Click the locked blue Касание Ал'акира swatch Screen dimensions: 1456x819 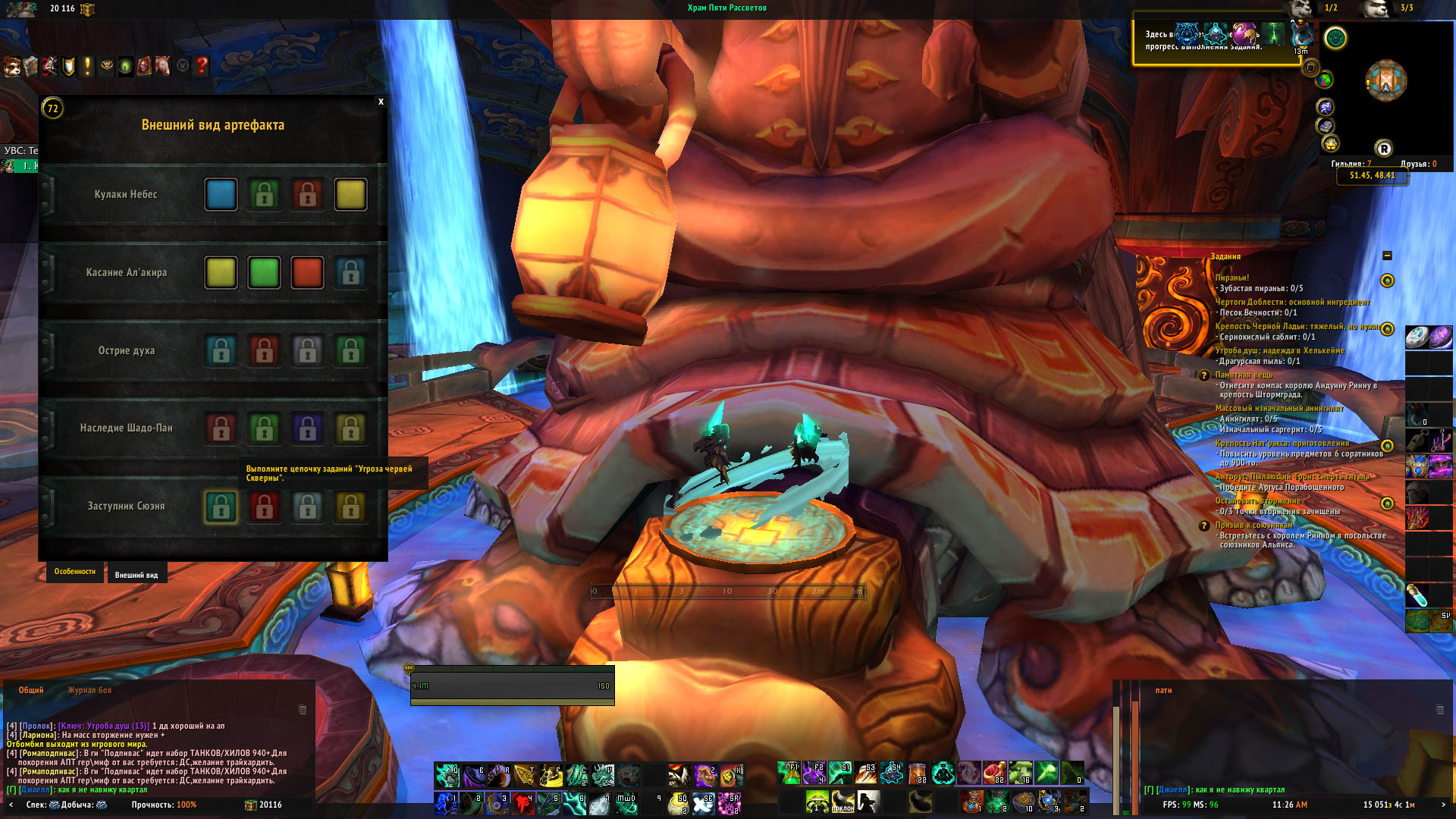pyautogui.click(x=350, y=272)
